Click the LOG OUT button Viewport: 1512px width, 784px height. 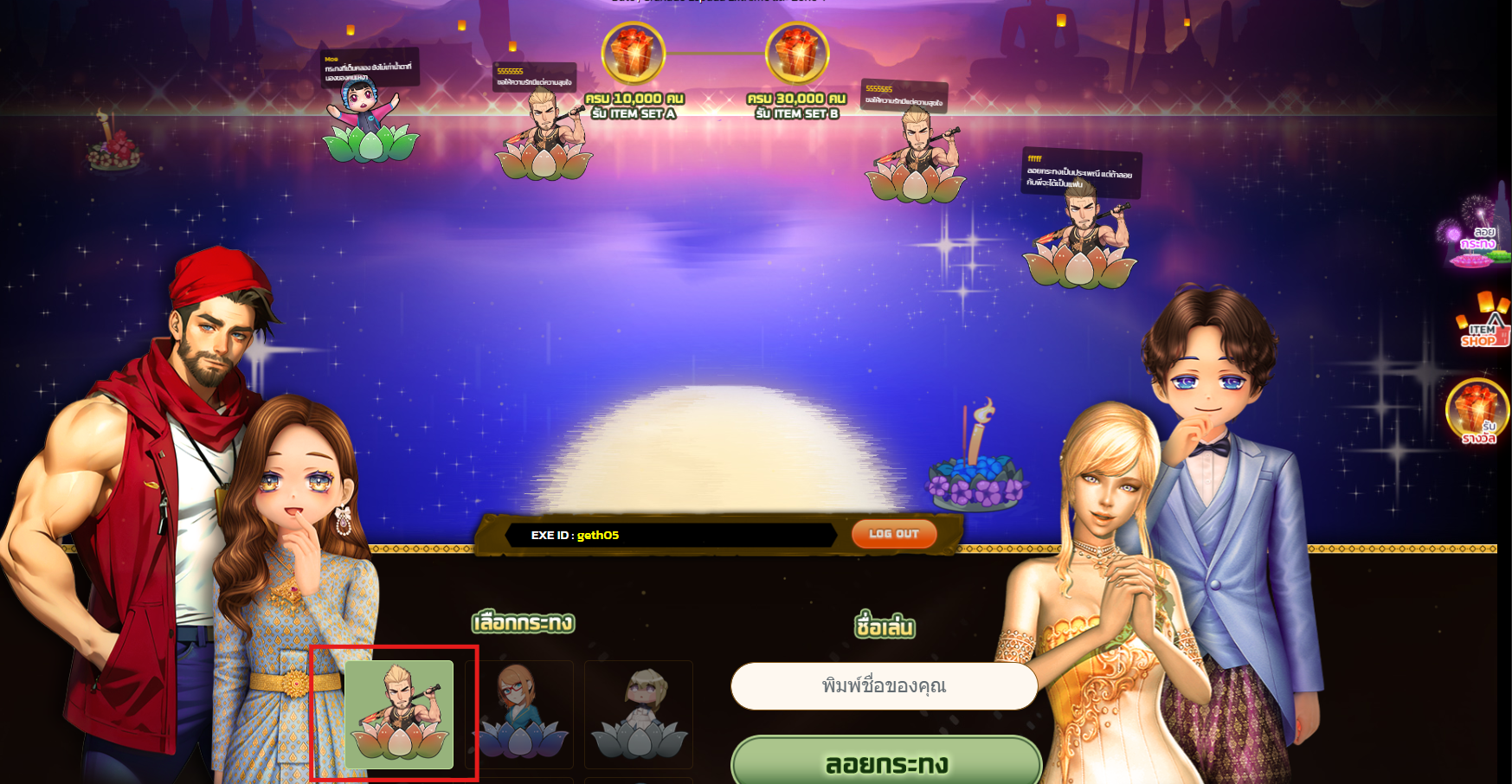coord(893,534)
